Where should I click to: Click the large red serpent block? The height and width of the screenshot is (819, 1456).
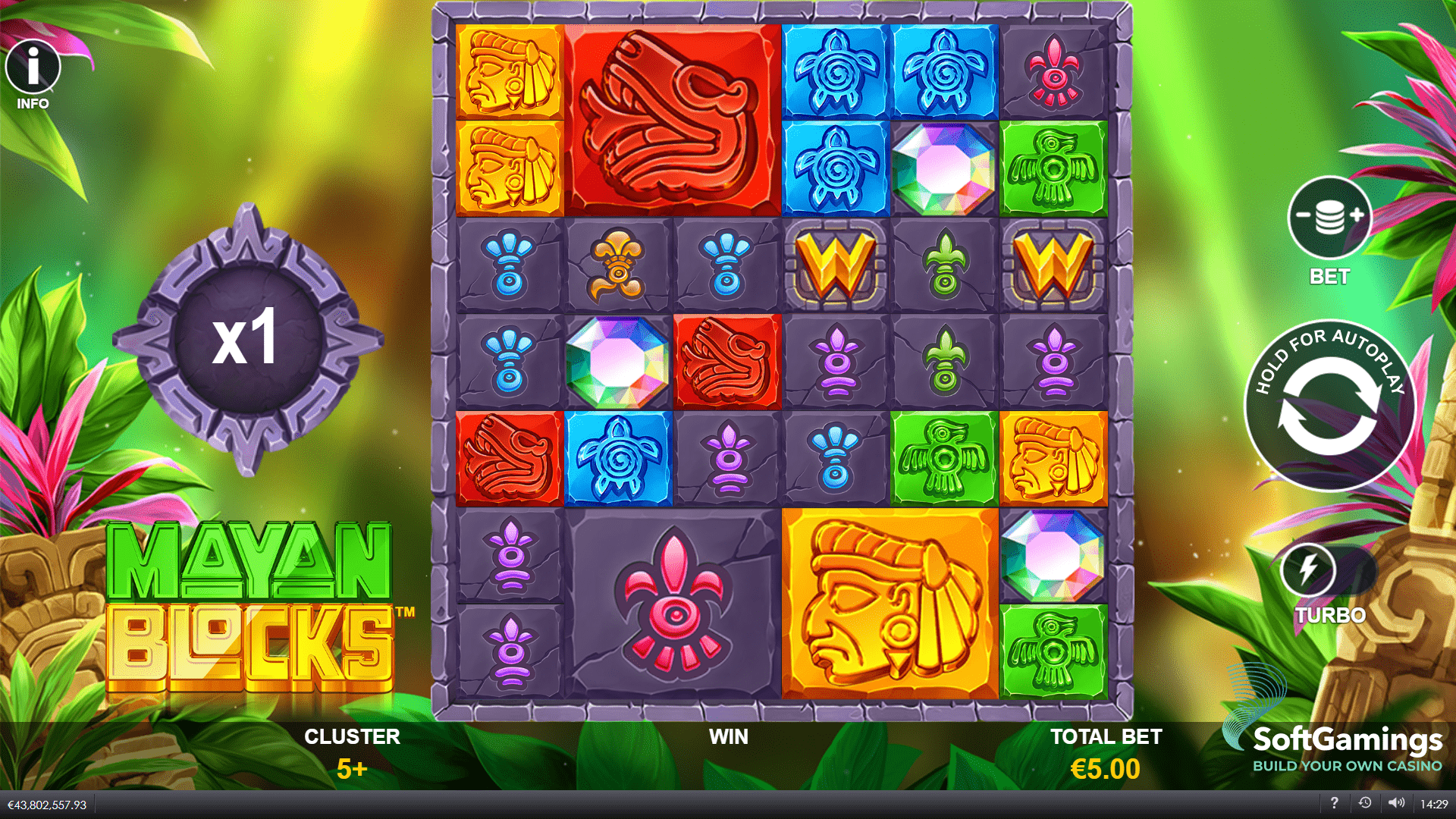671,118
